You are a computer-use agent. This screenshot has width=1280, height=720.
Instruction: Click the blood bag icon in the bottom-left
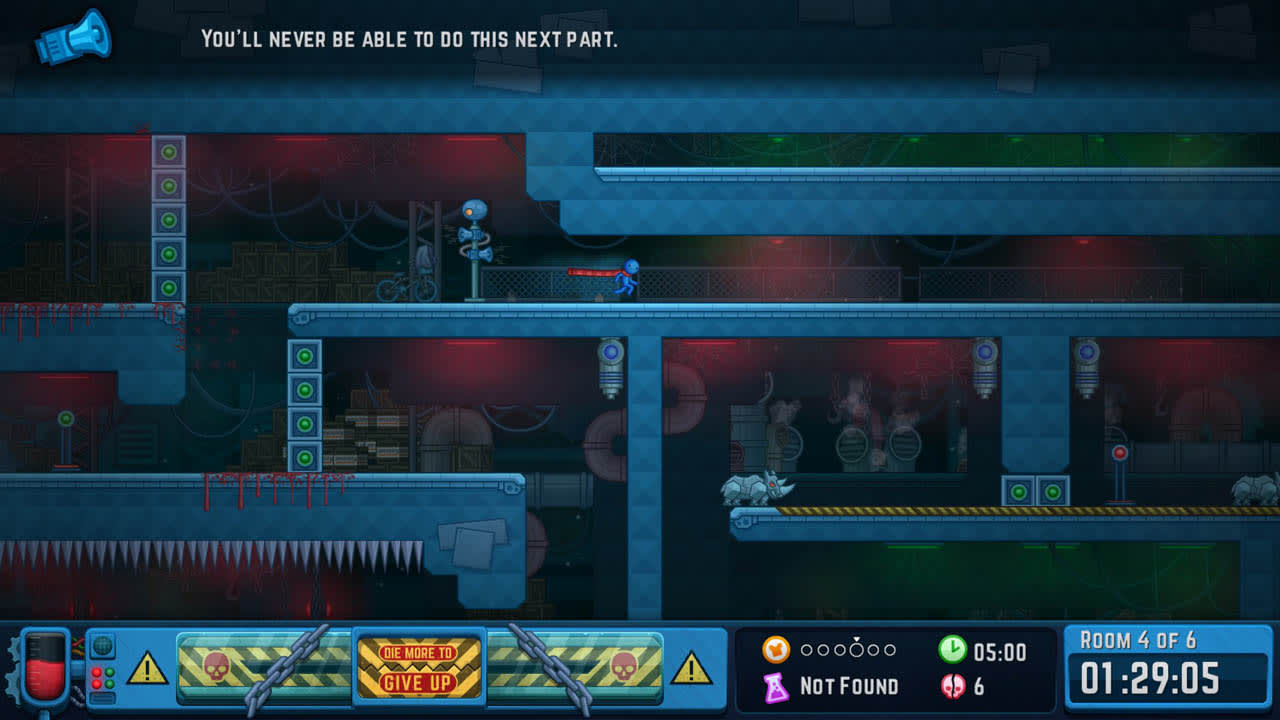pyautogui.click(x=45, y=664)
